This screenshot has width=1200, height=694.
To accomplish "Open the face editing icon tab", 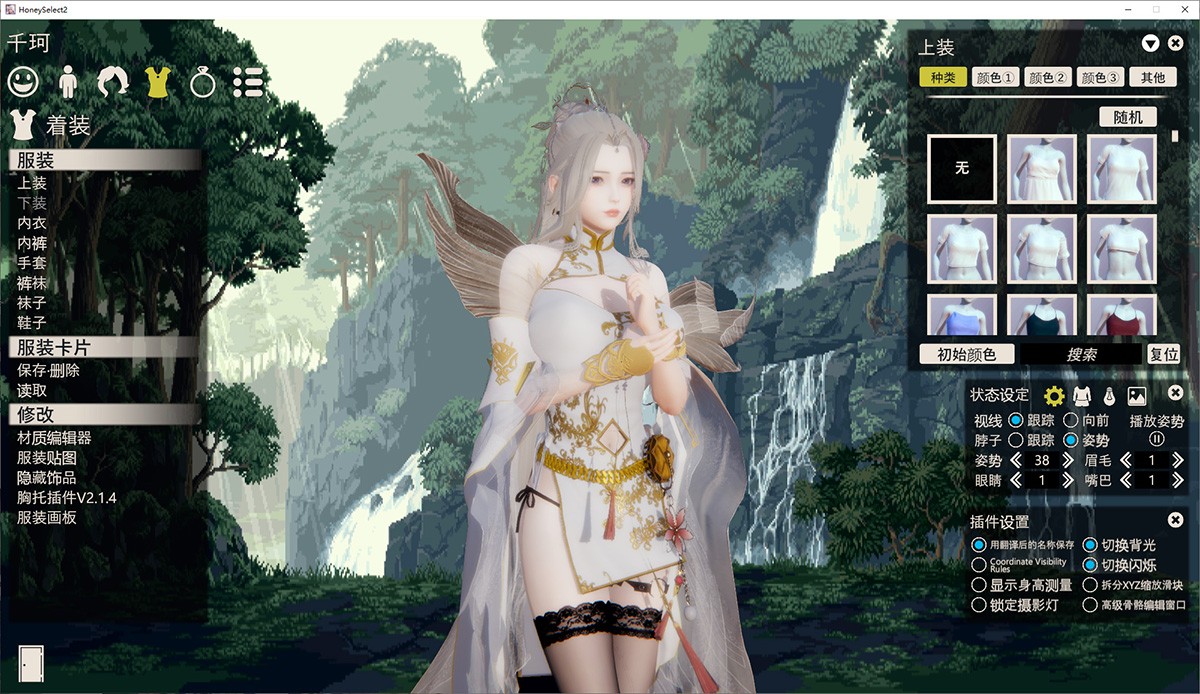I will click(x=23, y=81).
